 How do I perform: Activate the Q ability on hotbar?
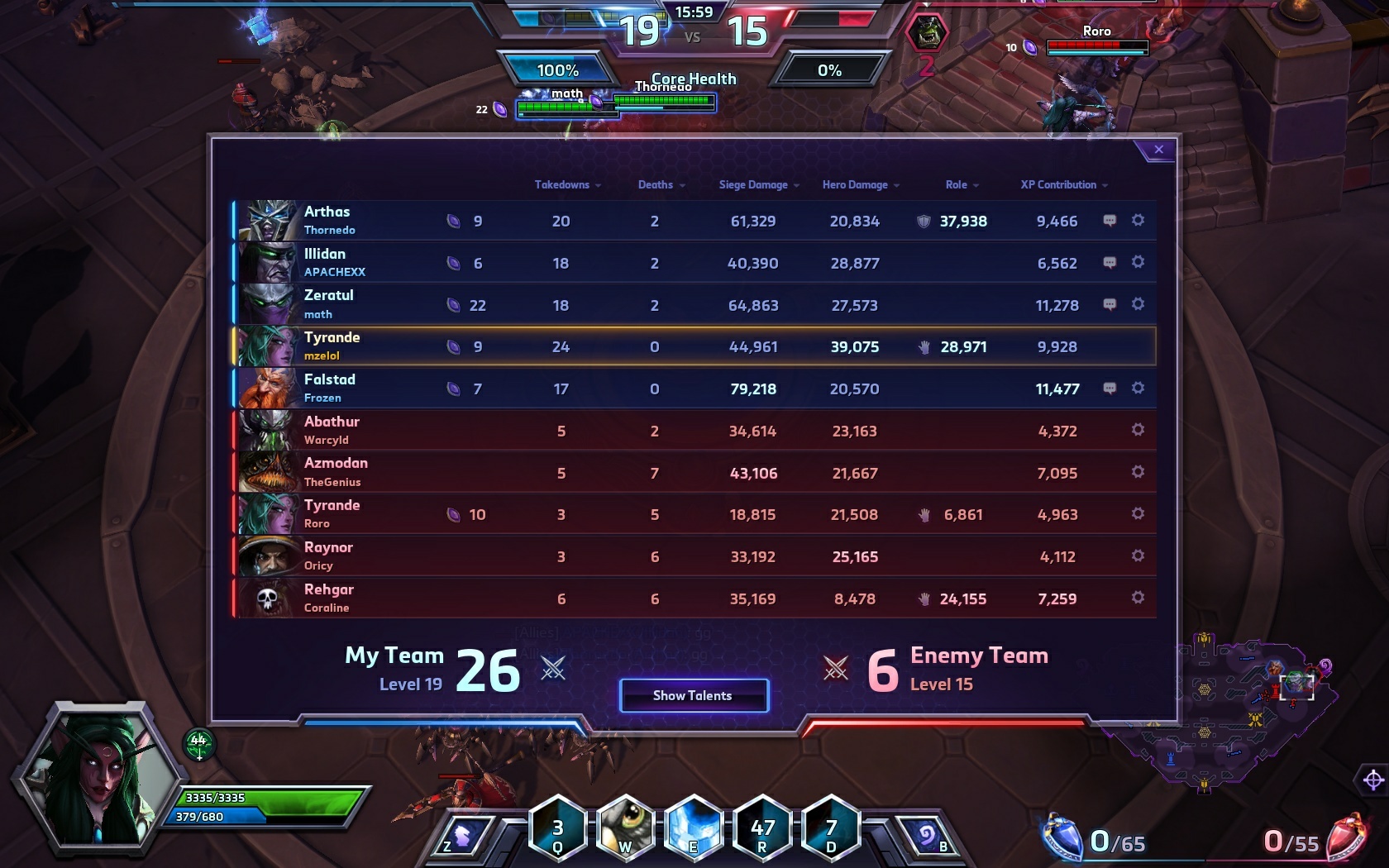pos(558,828)
